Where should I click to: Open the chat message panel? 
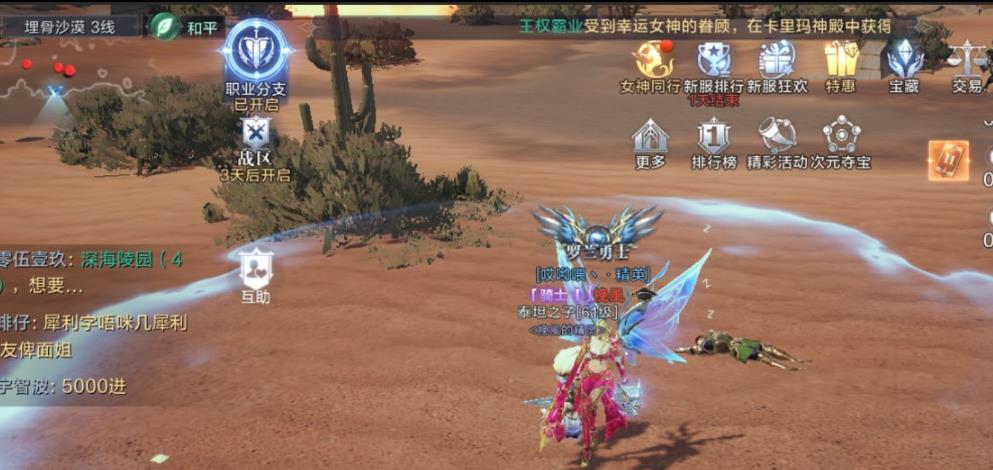pyautogui.click(x=90, y=322)
